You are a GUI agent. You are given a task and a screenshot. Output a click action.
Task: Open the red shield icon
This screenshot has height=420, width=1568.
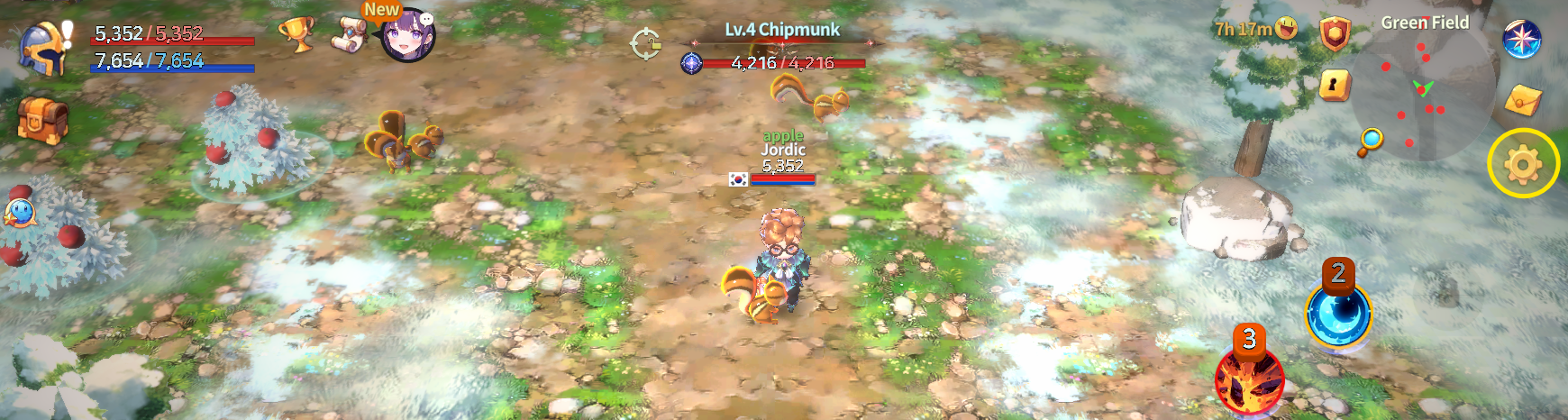[1335, 34]
